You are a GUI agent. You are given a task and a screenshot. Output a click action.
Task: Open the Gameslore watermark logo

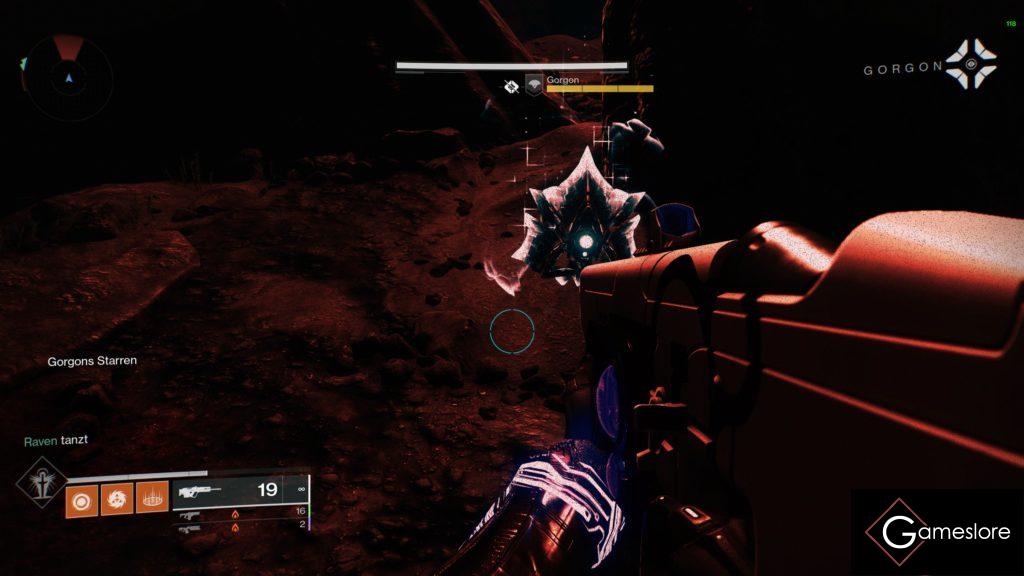tap(937, 532)
